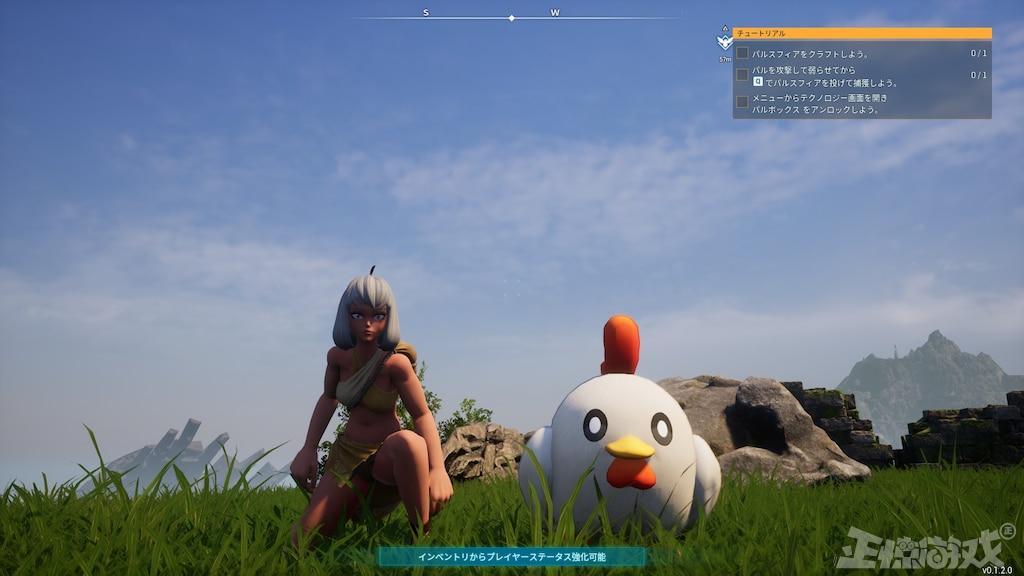The image size is (1024, 576).
Task: Click the tutorial marker icon beside the tracker
Action: click(724, 41)
